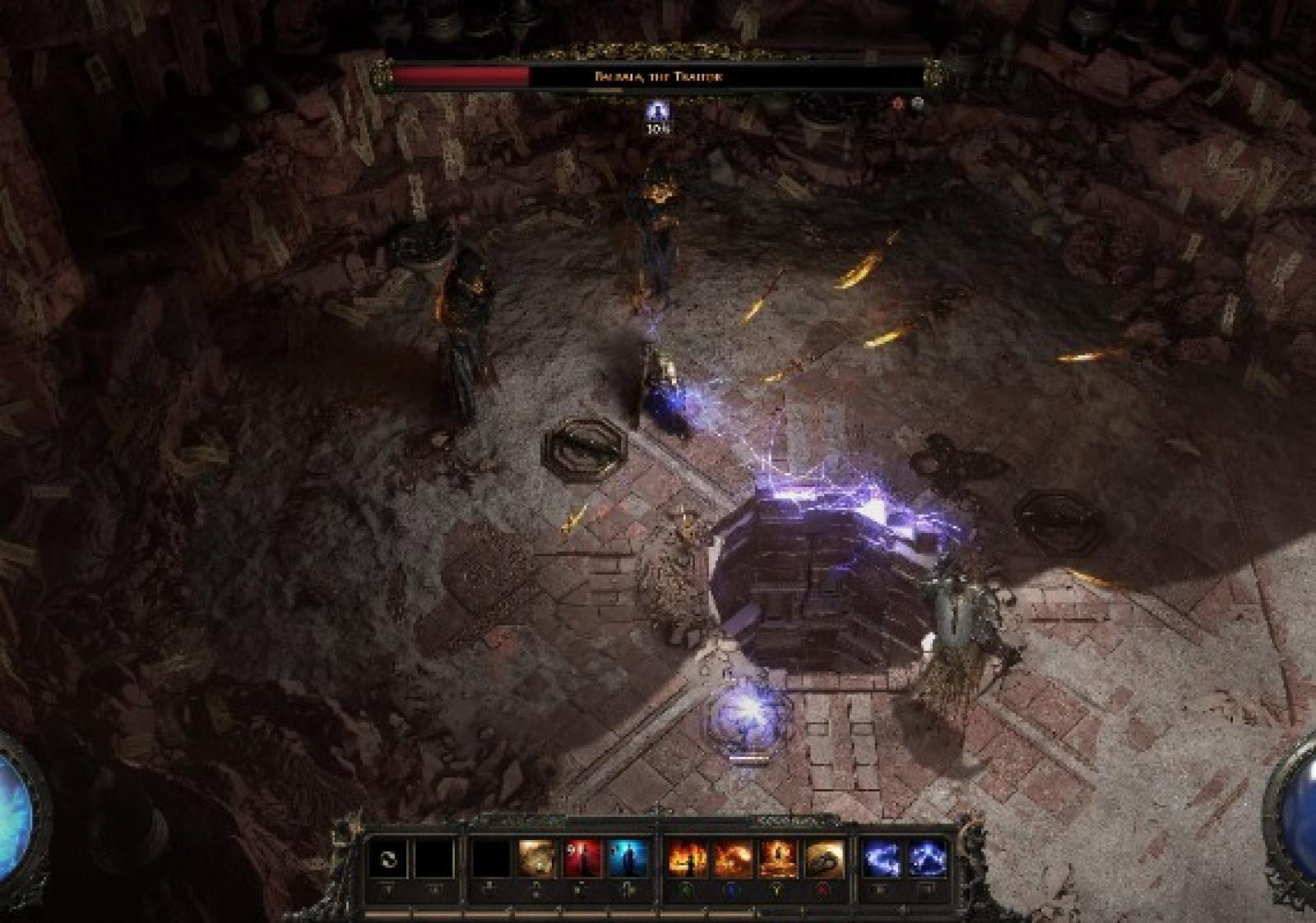Activate the curling flame wave skill
The width and height of the screenshot is (1316, 923).
point(732,860)
